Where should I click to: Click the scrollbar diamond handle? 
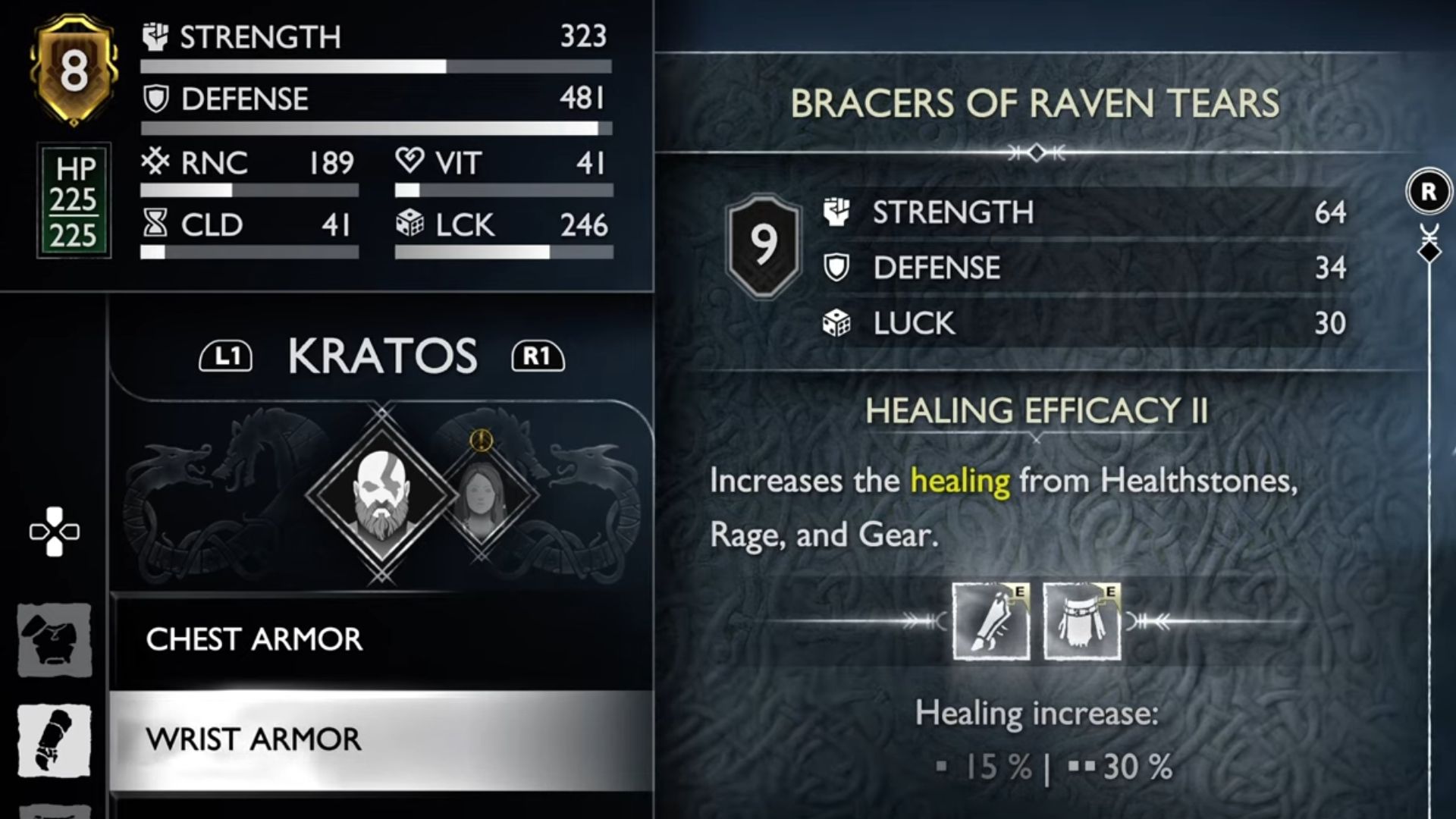(x=1429, y=252)
